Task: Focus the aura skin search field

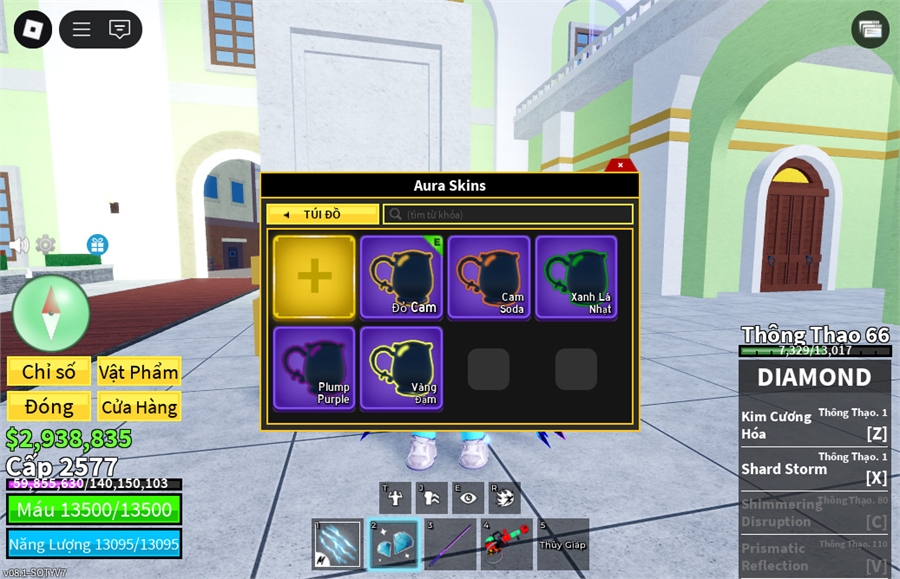Action: tap(508, 214)
